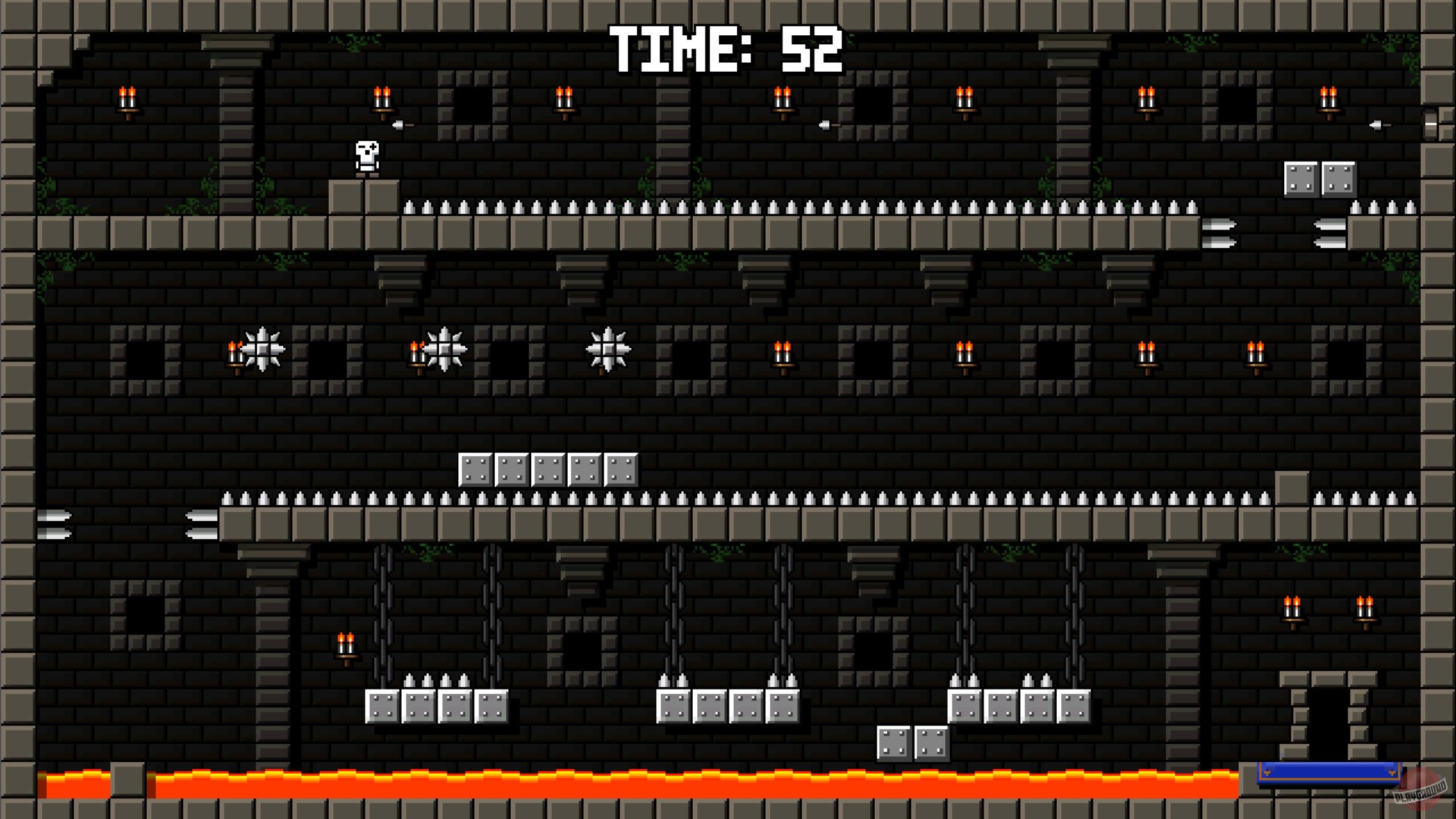This screenshot has width=1456, height=819.
Task: Click the arrow in the top-right corner
Action: pos(1376,124)
